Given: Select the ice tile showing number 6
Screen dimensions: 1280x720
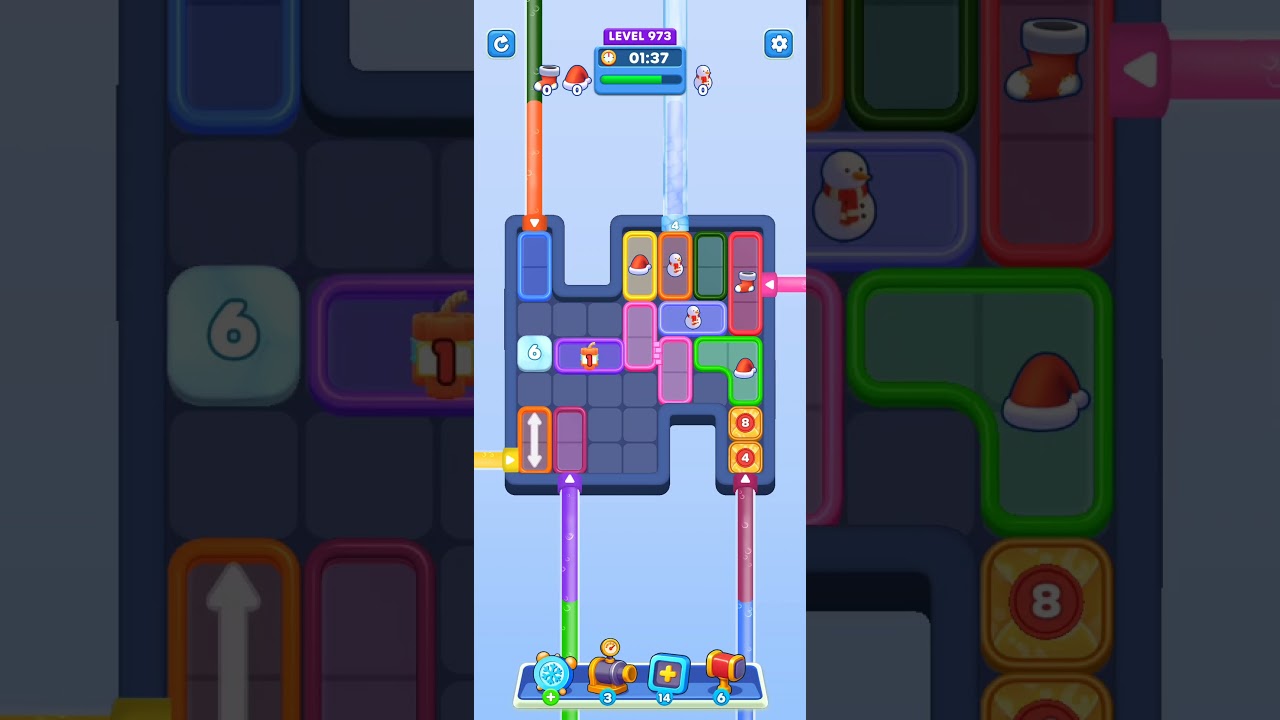Looking at the screenshot, I should pyautogui.click(x=533, y=353).
